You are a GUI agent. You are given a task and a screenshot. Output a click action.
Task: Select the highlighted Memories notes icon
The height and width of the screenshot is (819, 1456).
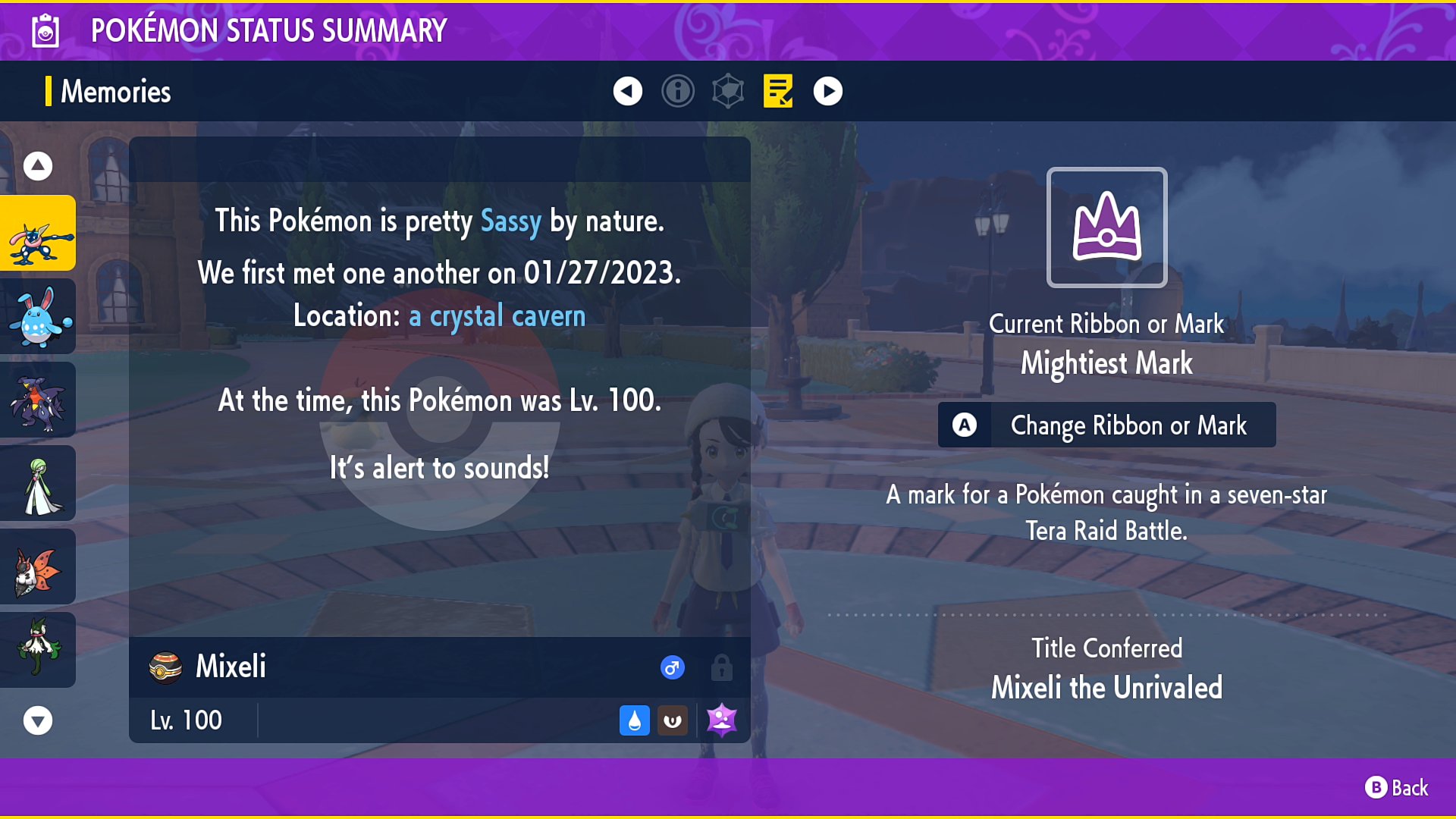click(x=777, y=90)
